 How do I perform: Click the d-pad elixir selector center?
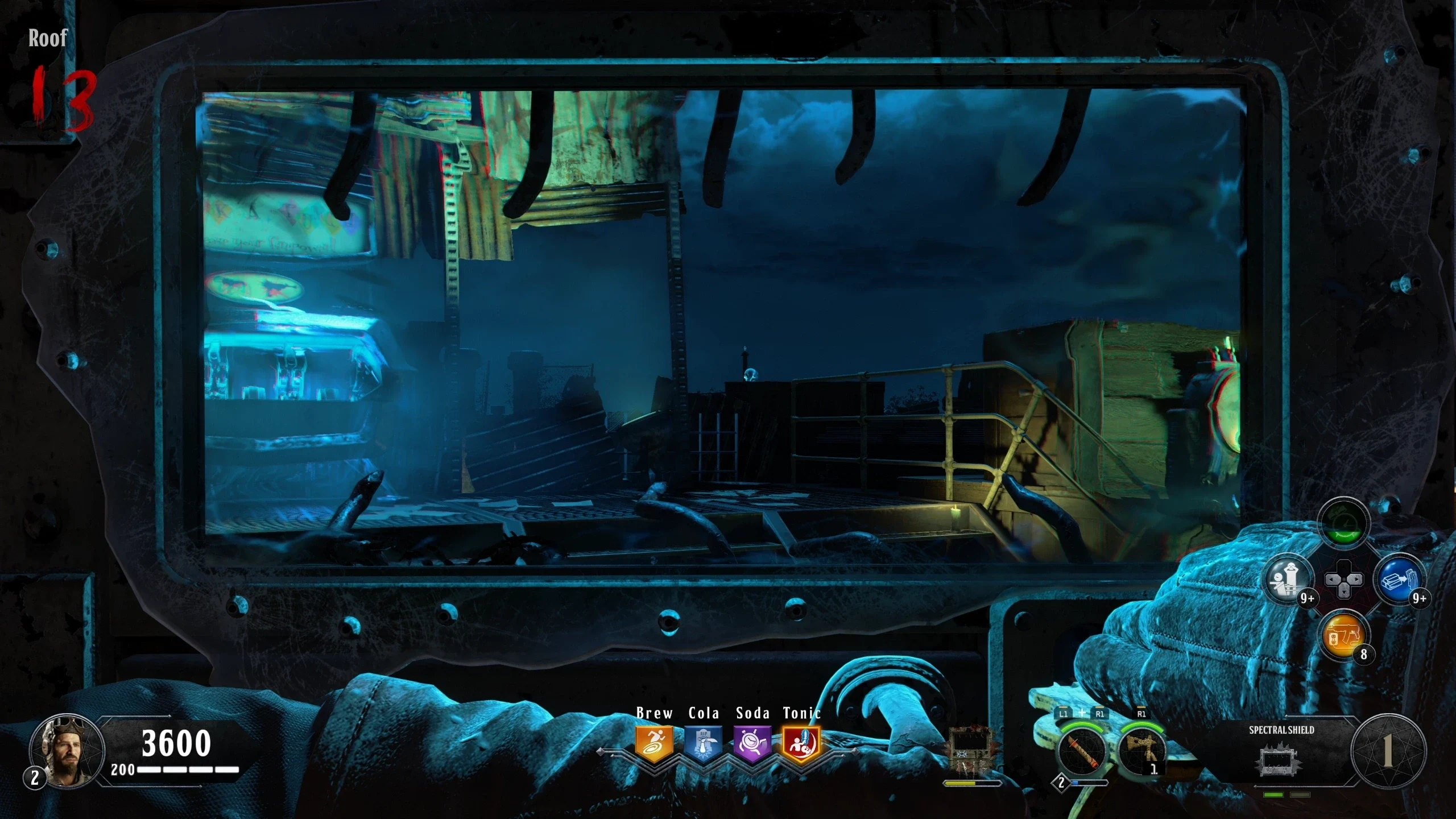[x=1343, y=580]
